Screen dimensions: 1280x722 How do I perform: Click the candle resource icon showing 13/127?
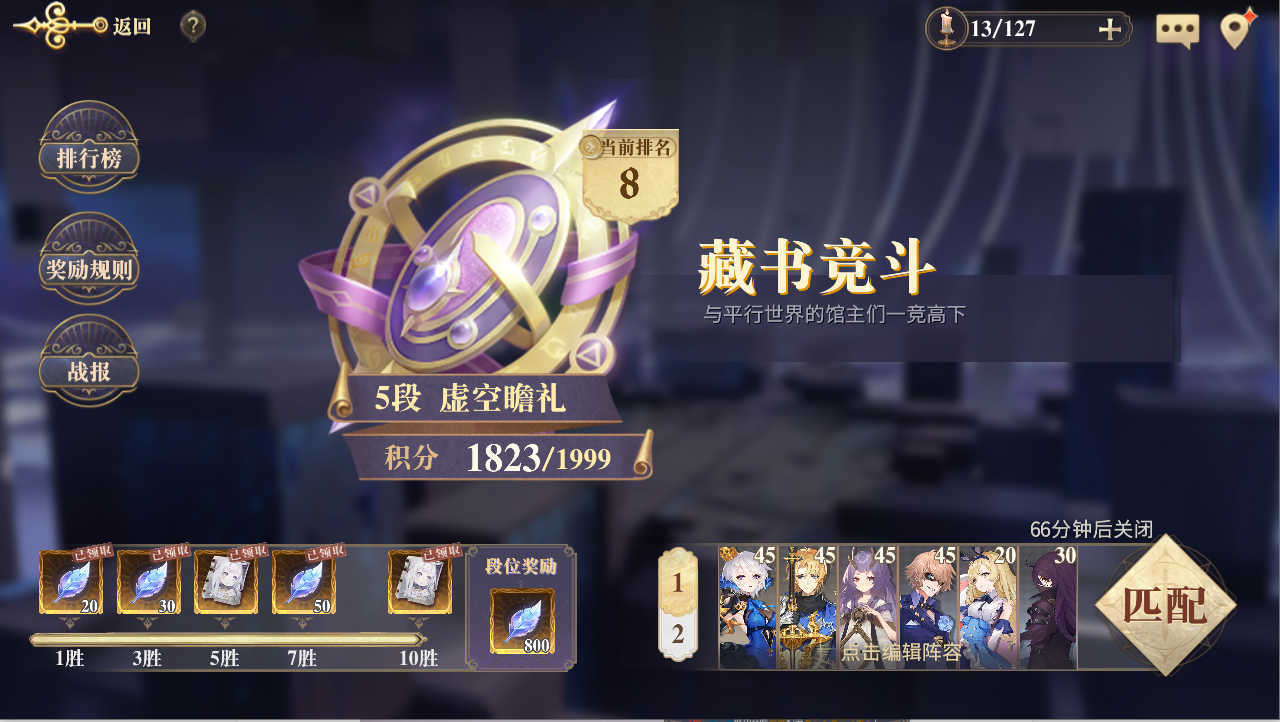click(x=947, y=28)
